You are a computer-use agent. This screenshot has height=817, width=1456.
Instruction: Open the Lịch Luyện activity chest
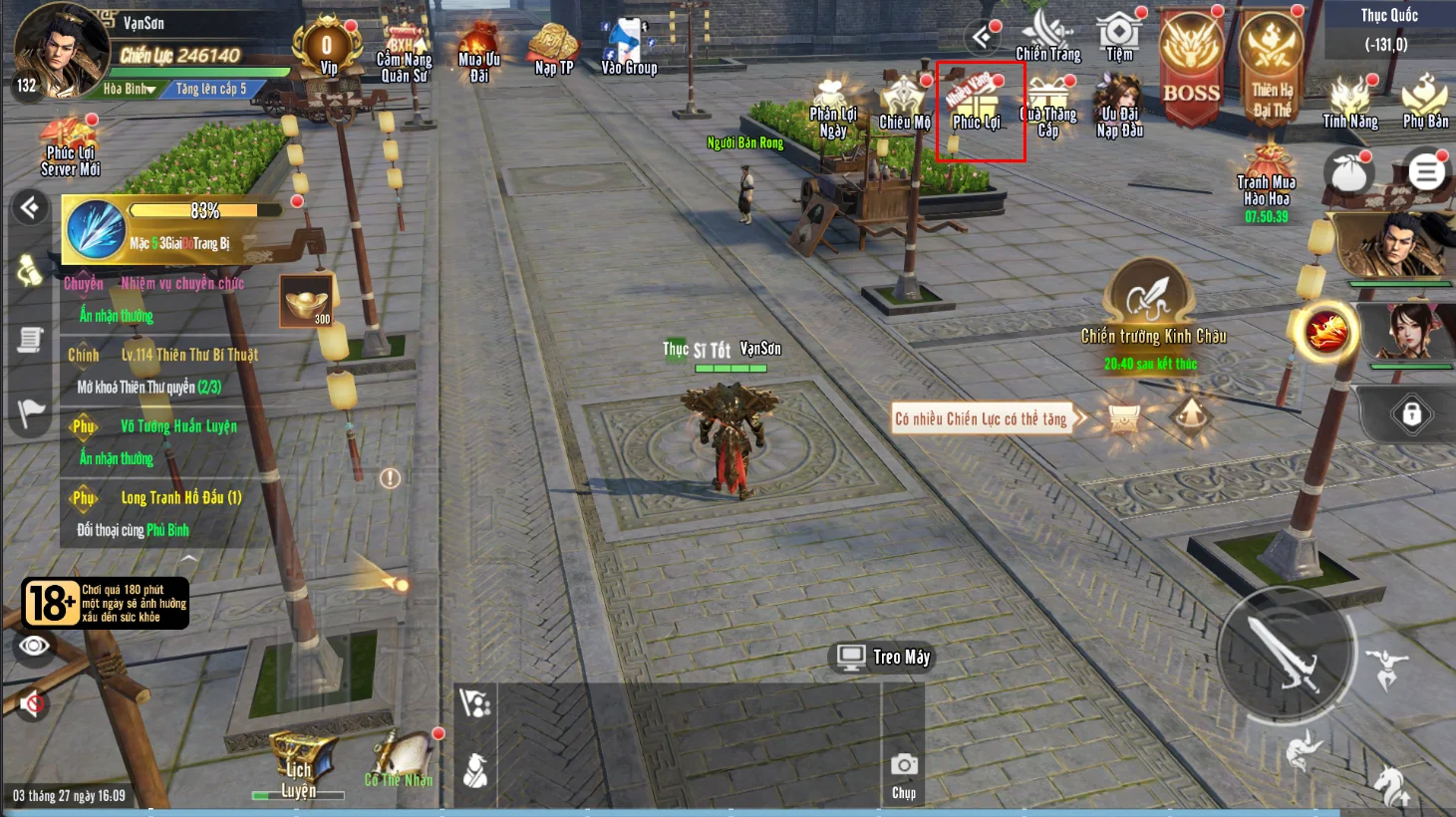[x=297, y=763]
